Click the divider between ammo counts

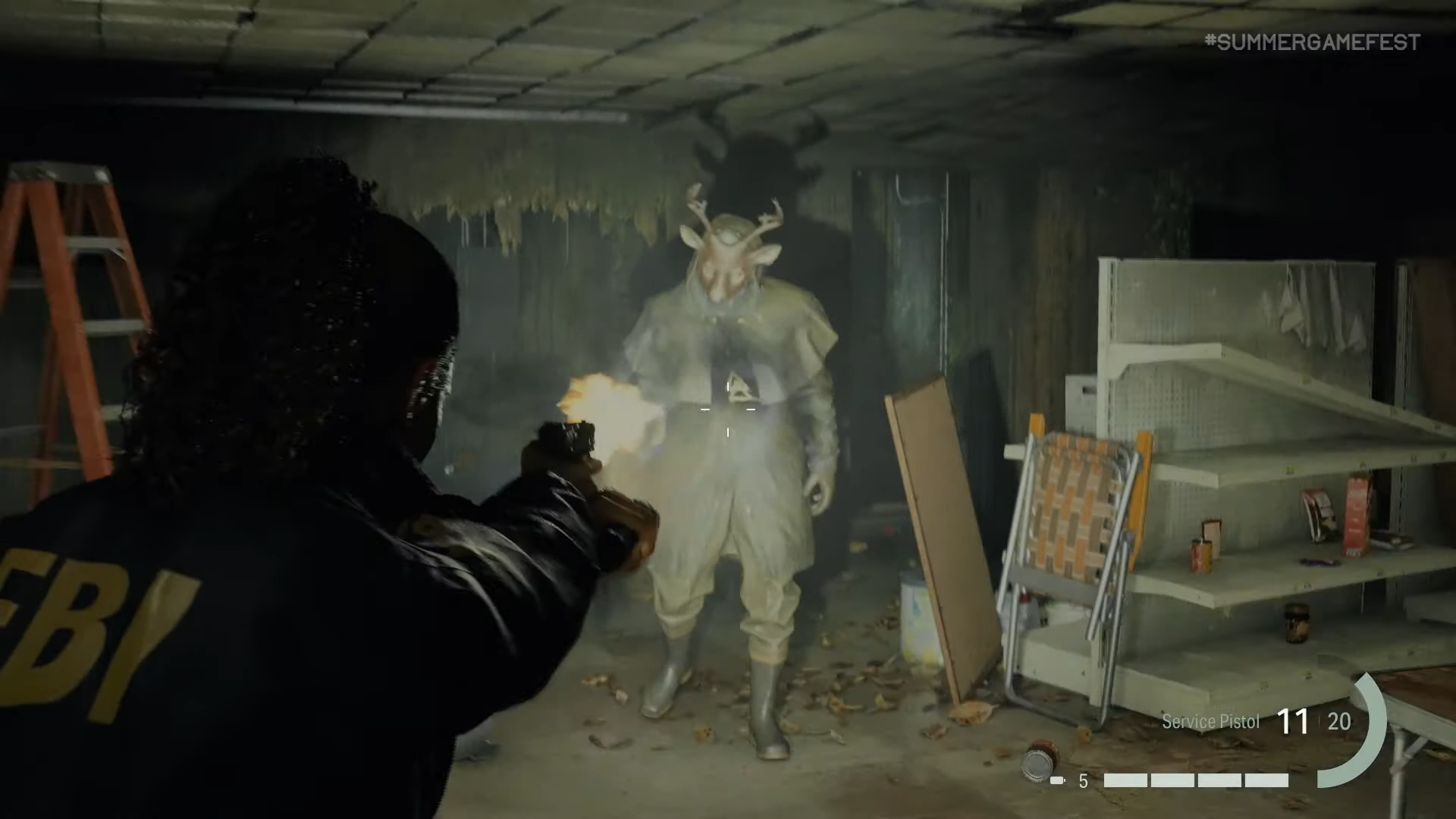click(1319, 720)
